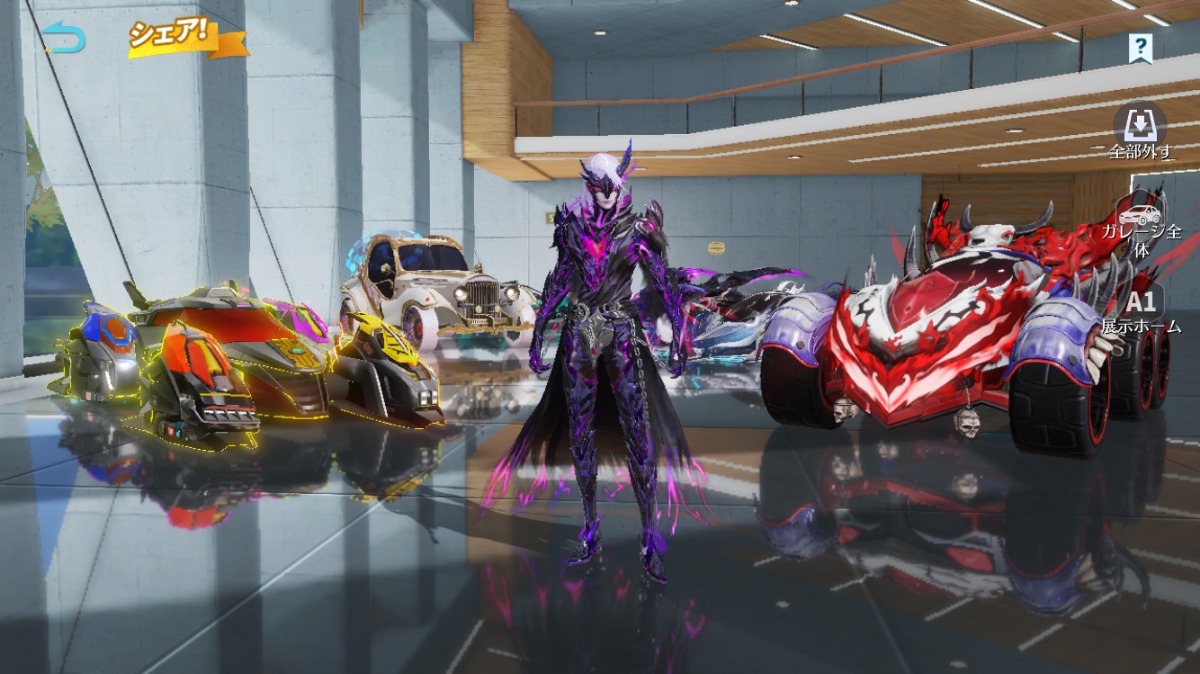Open the question mark help icon
The image size is (1200, 674).
pos(1140,47)
